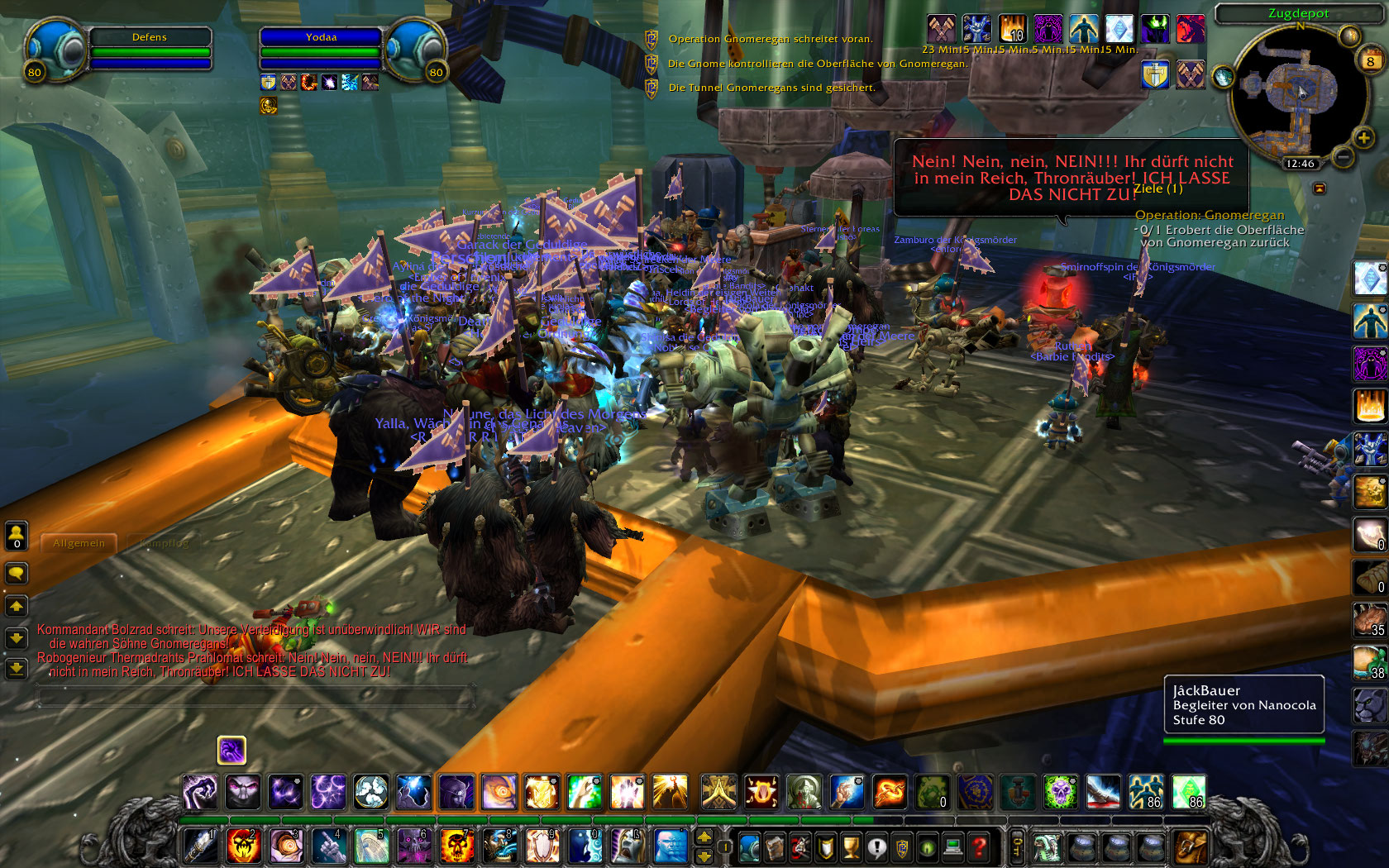
Task: Toggle the yellow chat bubble menu icon
Action: [17, 574]
